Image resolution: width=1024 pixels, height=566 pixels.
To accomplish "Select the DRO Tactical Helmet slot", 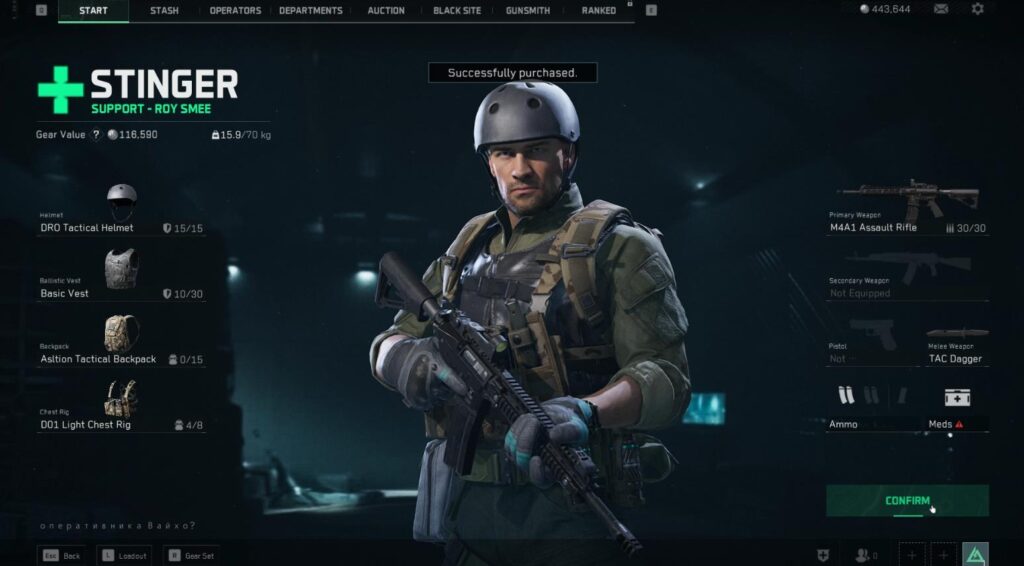I will pos(121,210).
